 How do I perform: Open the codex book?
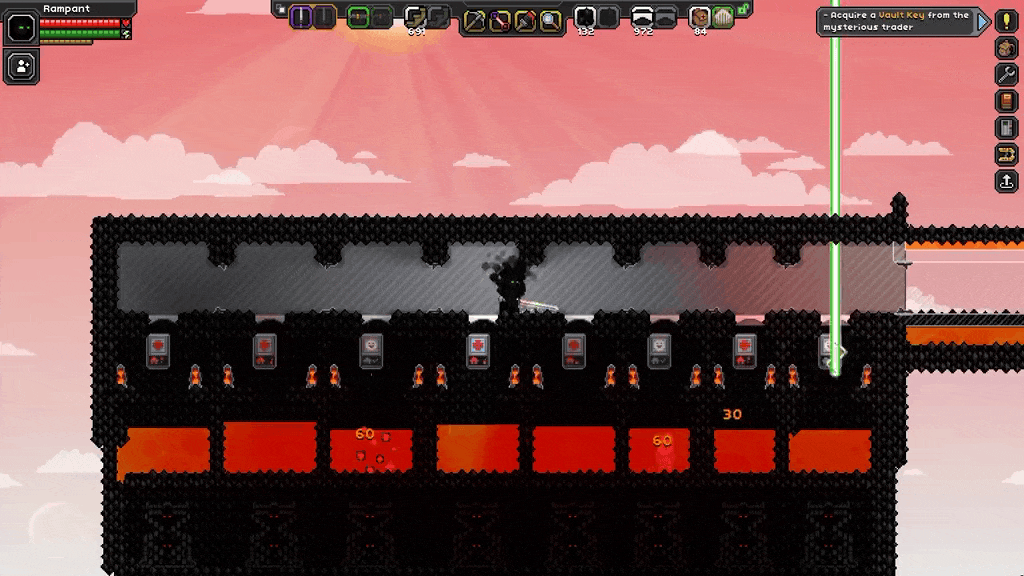tap(1006, 101)
